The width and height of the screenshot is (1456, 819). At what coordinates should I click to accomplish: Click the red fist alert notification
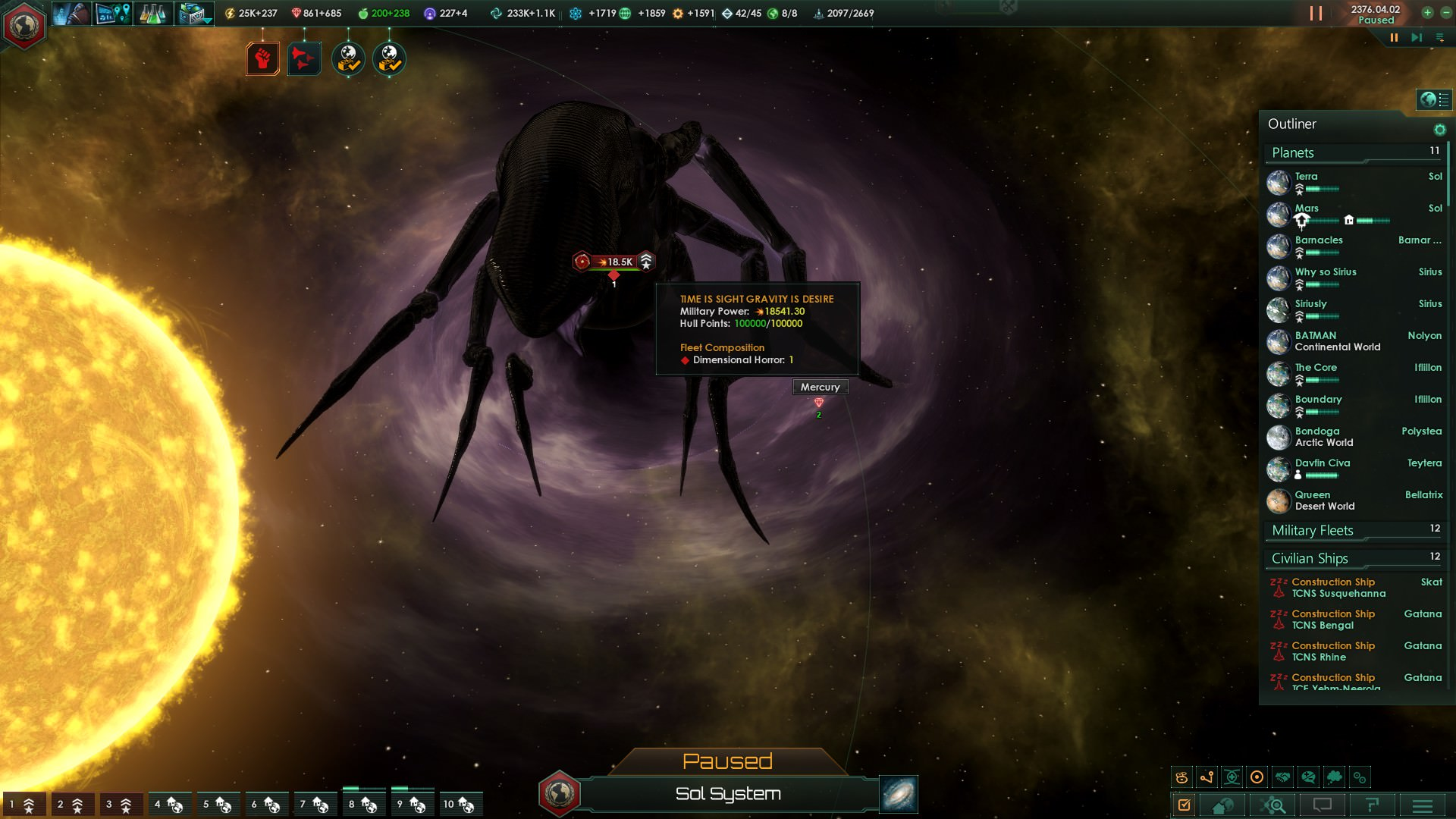tap(262, 59)
